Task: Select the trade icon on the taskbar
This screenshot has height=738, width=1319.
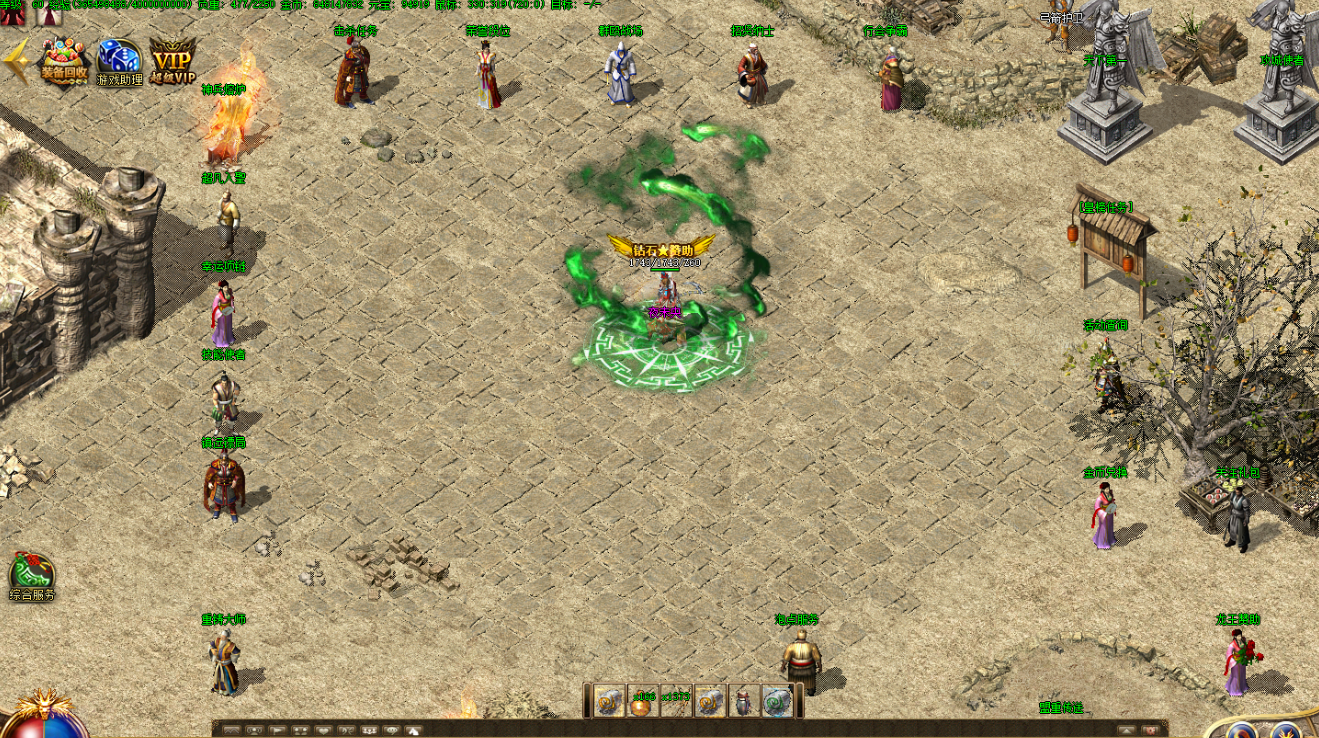Action: click(x=346, y=730)
